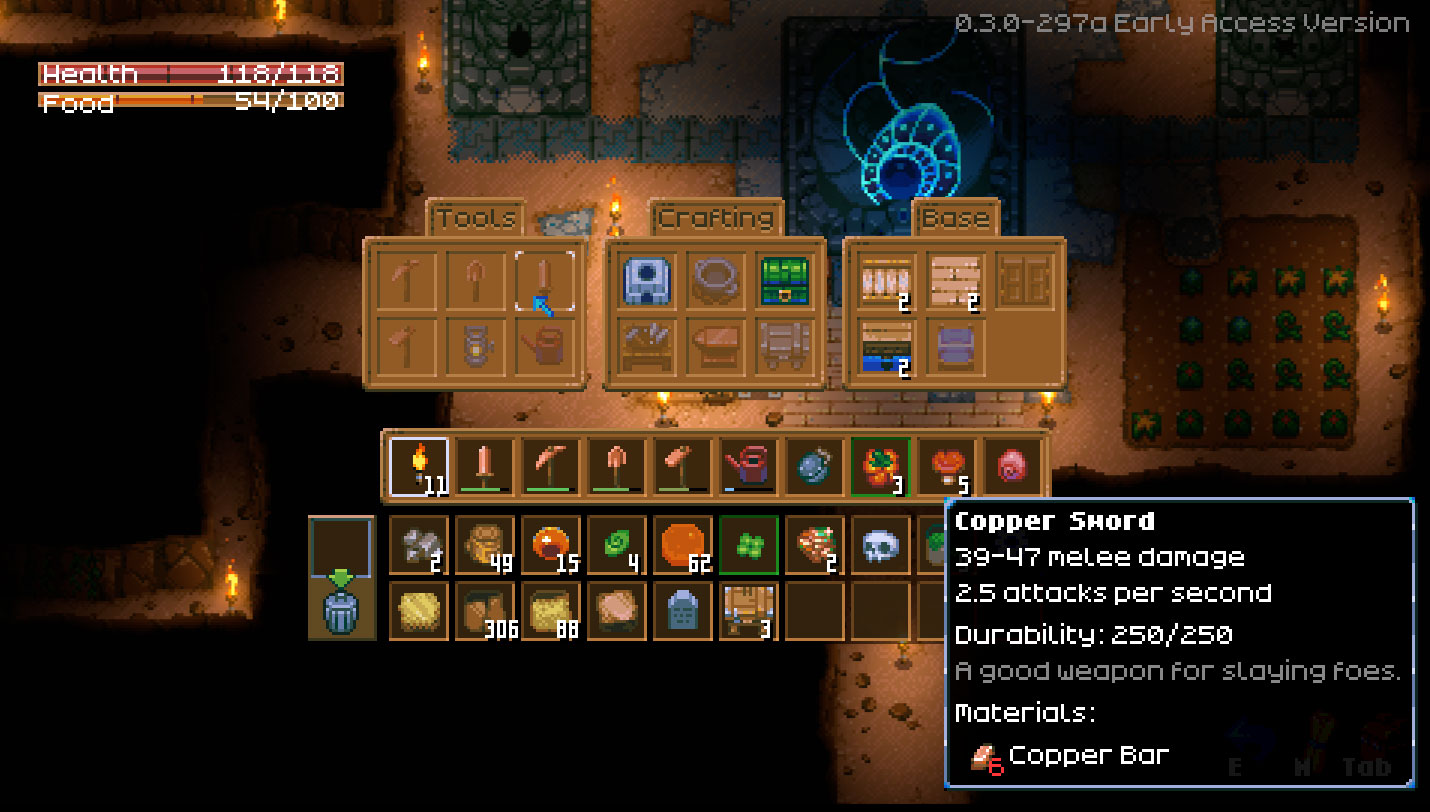Select the blue-white furnace crafting recipe

click(x=647, y=281)
